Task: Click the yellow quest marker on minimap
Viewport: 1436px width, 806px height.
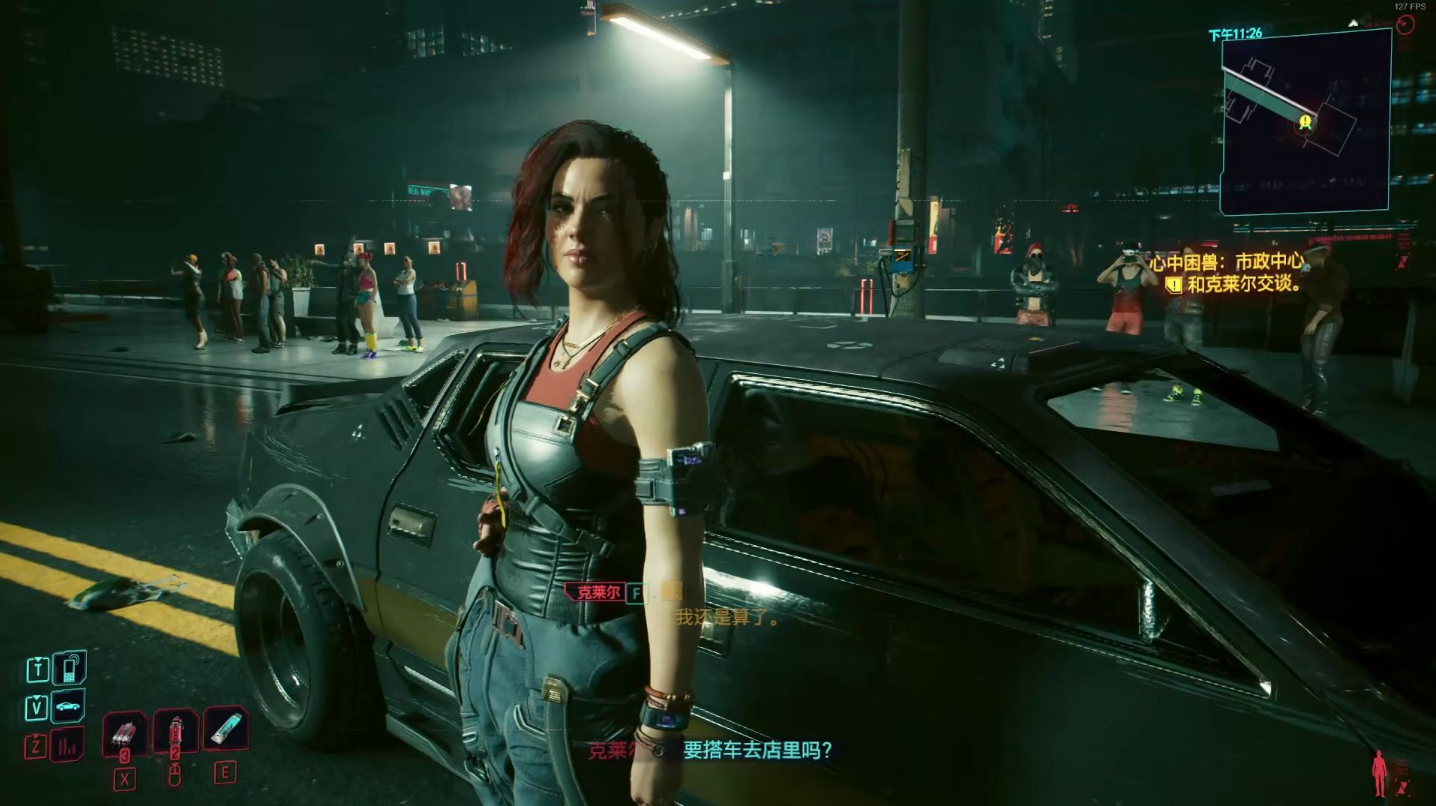Action: click(x=1305, y=122)
